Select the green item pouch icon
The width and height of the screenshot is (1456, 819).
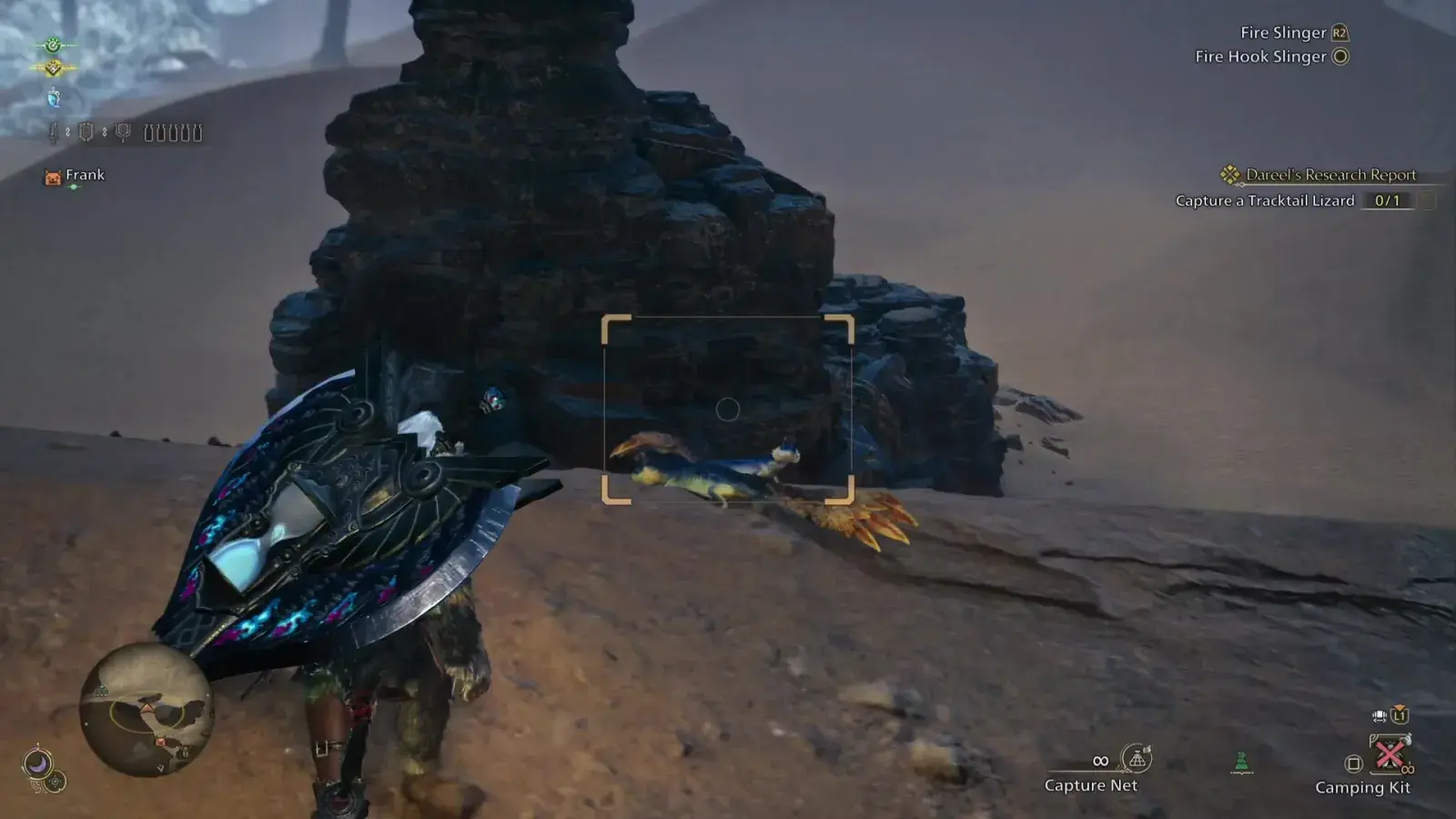click(x=1241, y=763)
